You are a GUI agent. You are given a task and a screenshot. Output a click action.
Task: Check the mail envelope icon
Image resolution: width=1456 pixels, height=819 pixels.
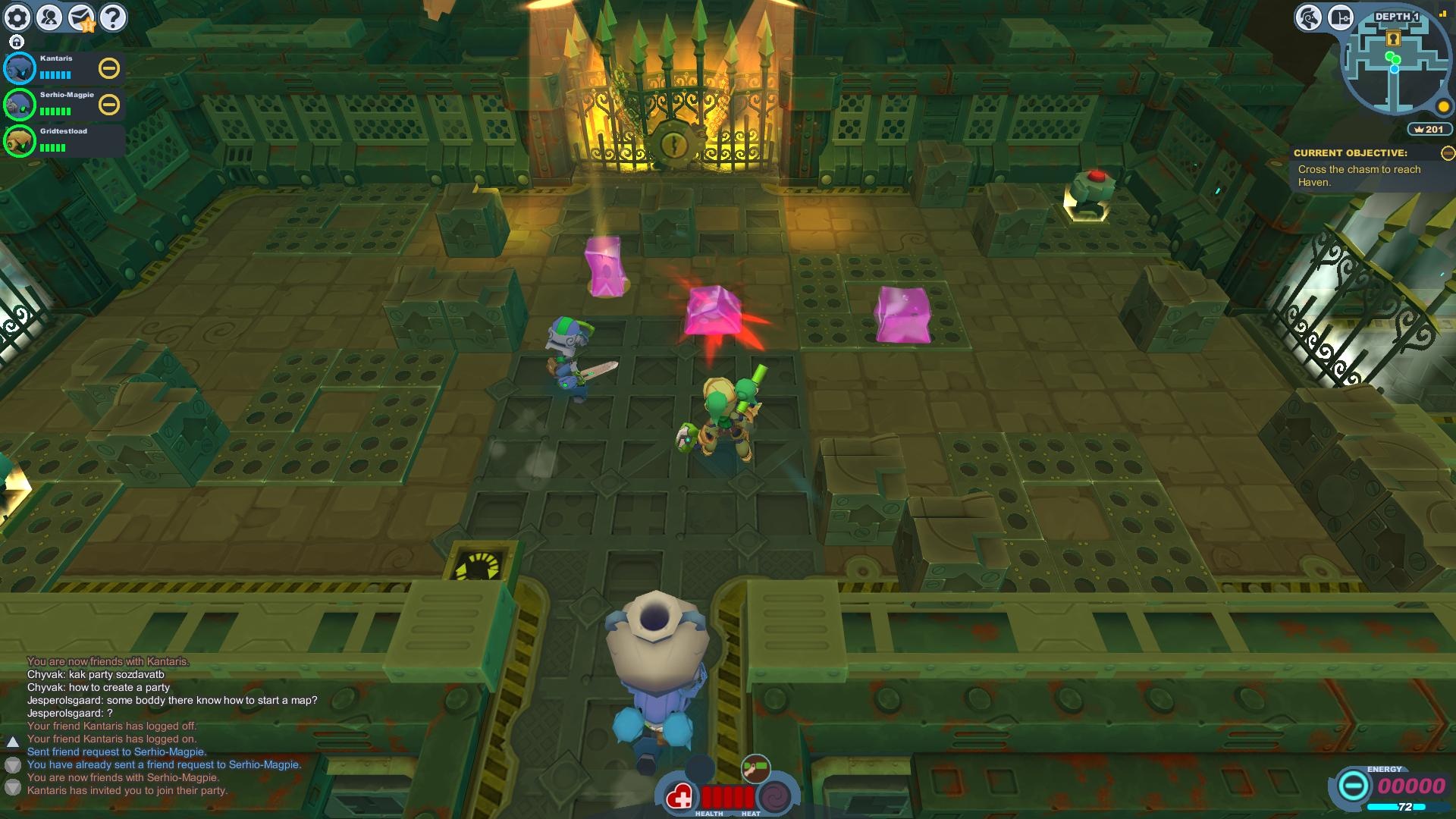(x=81, y=17)
